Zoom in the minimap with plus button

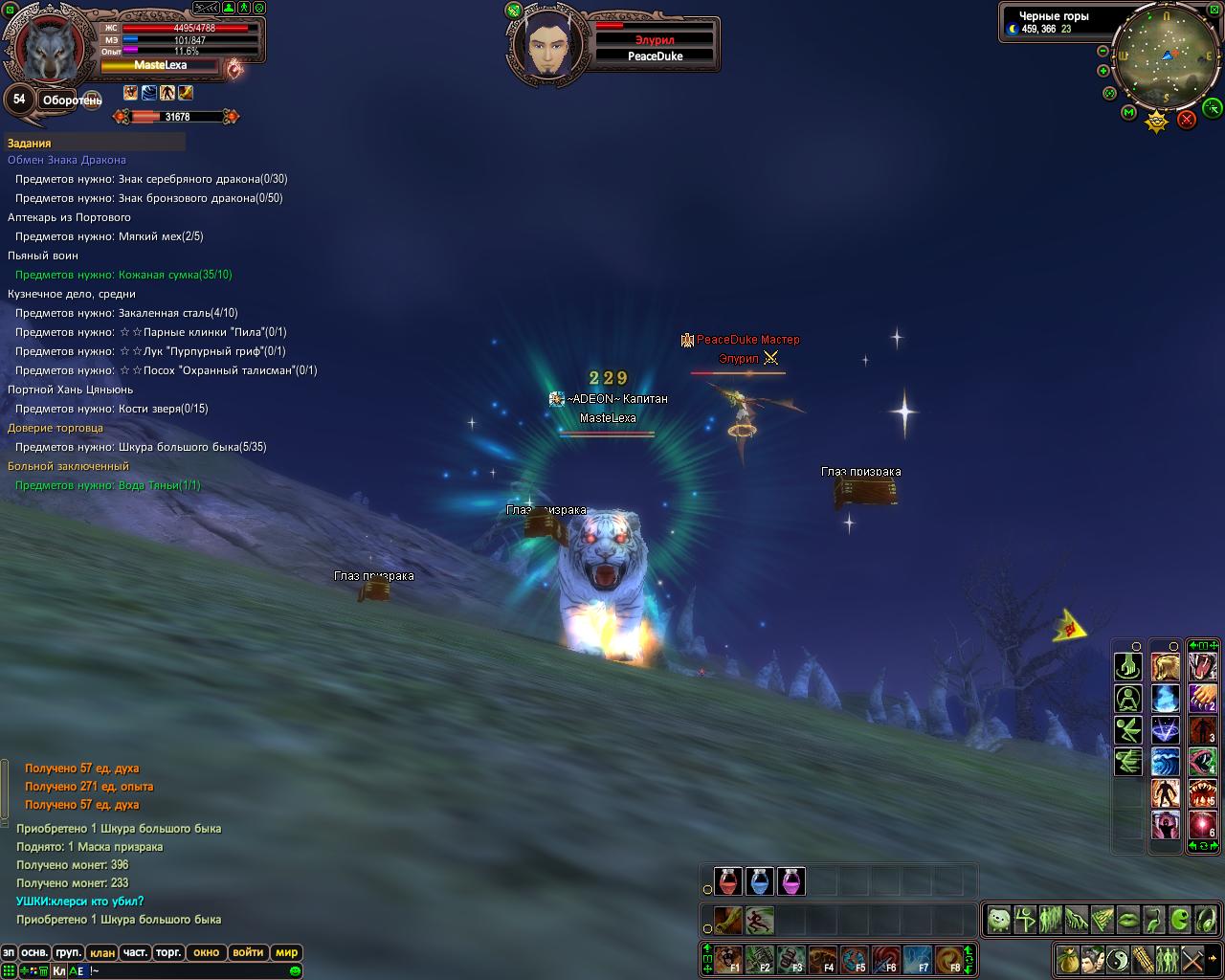[x=1102, y=71]
